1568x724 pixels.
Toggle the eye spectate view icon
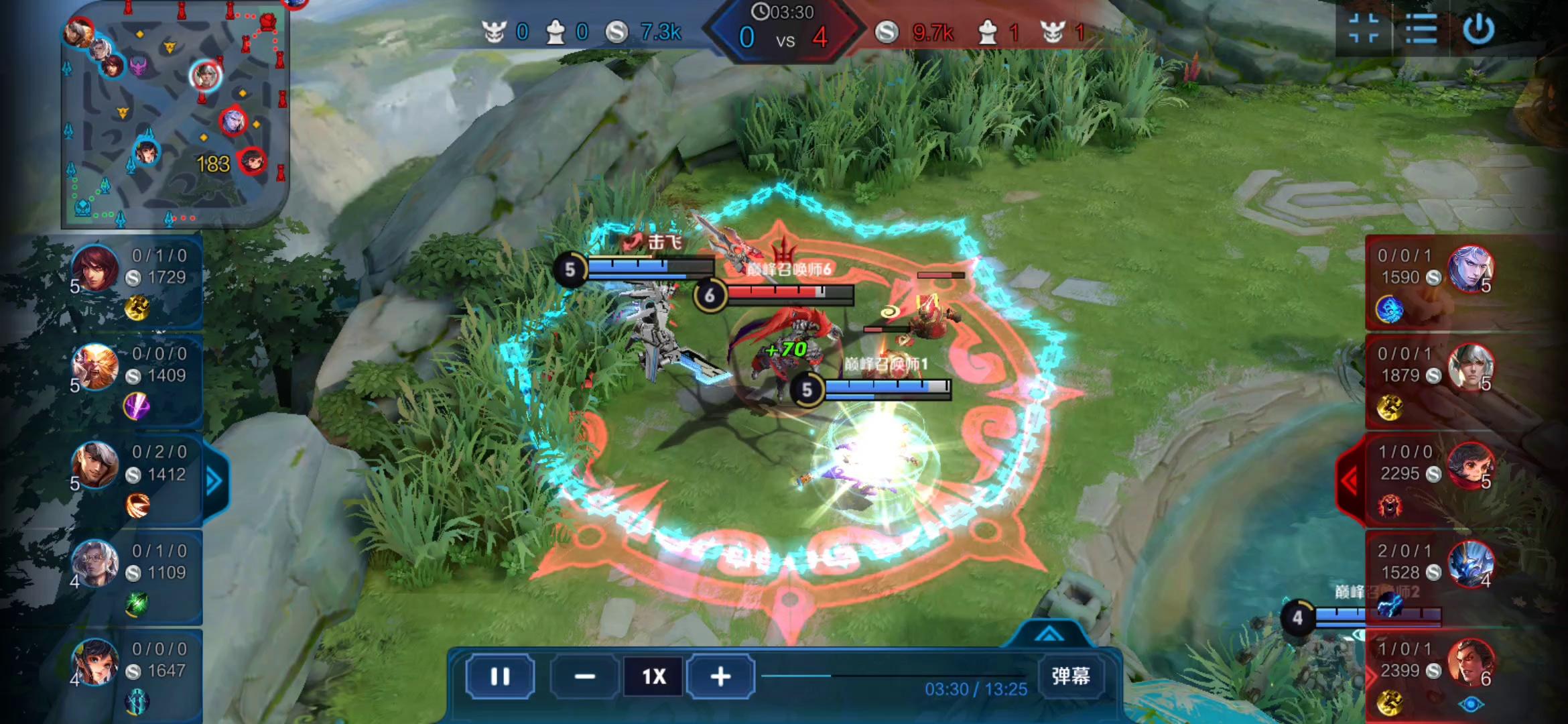[x=1471, y=704]
